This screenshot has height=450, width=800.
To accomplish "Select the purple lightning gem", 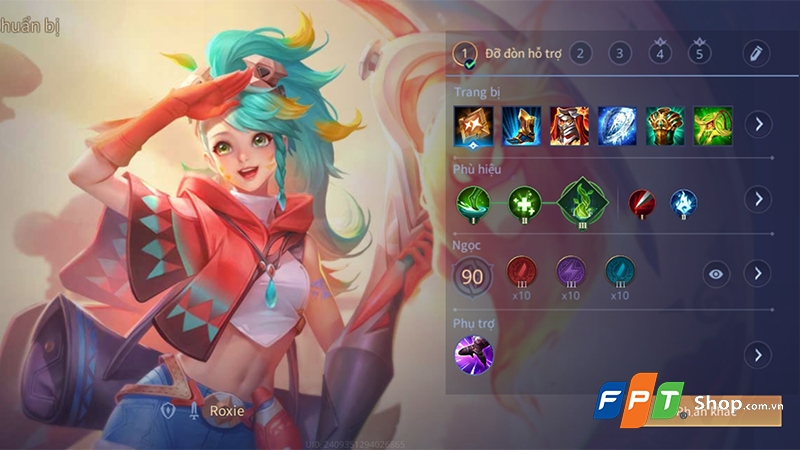I will pyautogui.click(x=570, y=271).
